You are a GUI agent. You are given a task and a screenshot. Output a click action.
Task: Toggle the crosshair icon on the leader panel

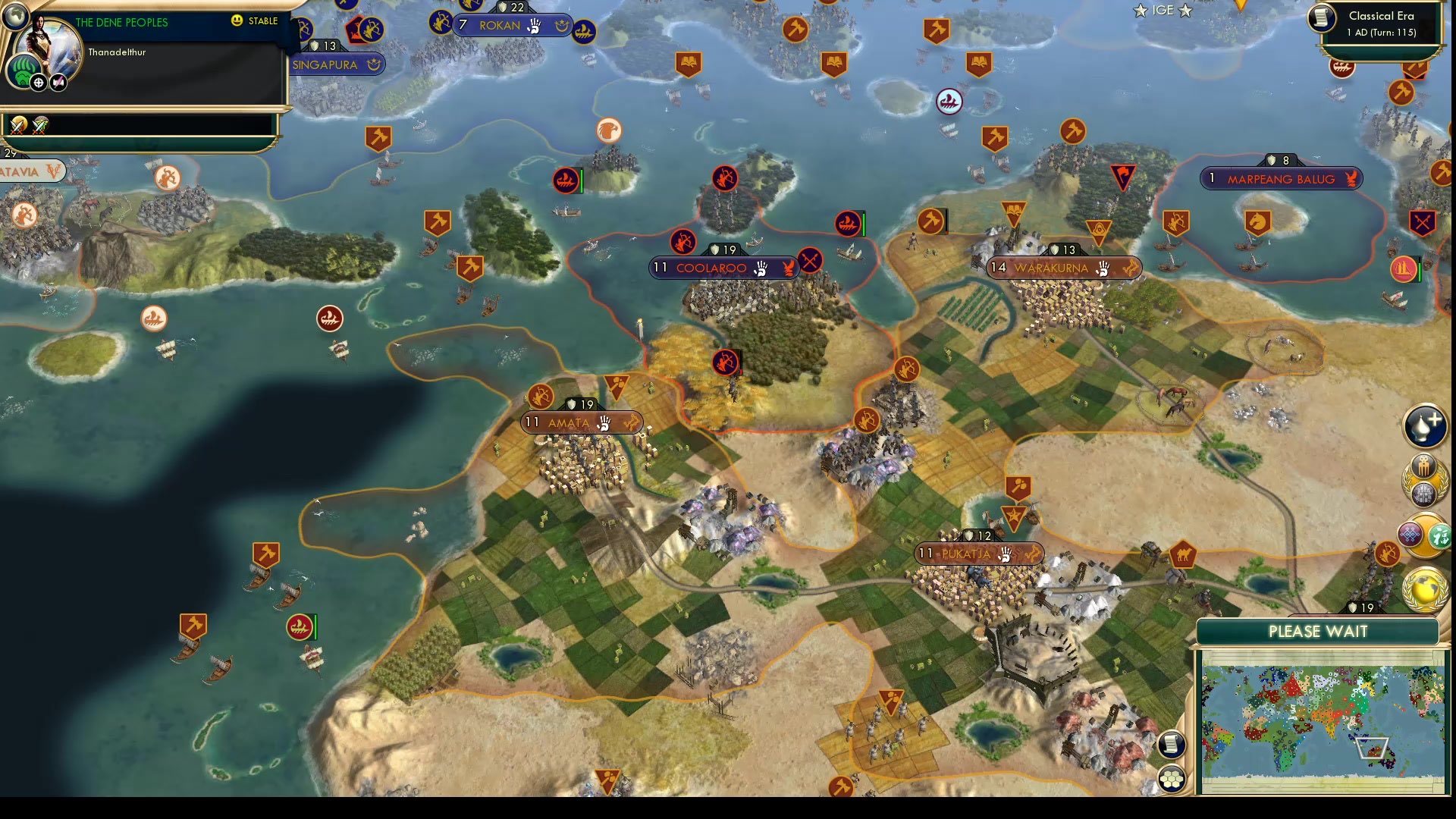38,83
